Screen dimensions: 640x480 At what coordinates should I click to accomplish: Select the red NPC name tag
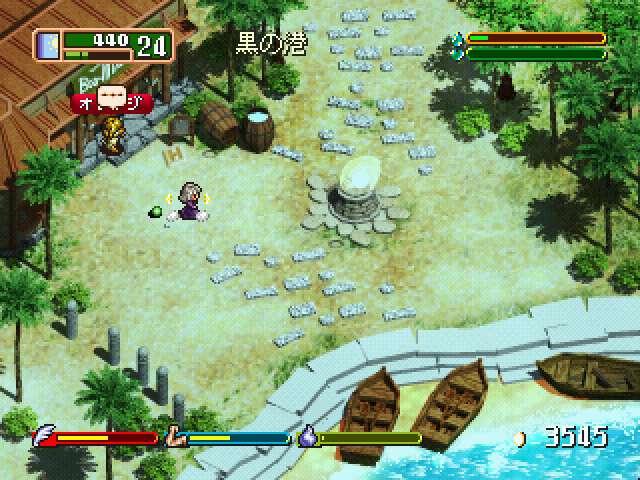click(x=111, y=101)
